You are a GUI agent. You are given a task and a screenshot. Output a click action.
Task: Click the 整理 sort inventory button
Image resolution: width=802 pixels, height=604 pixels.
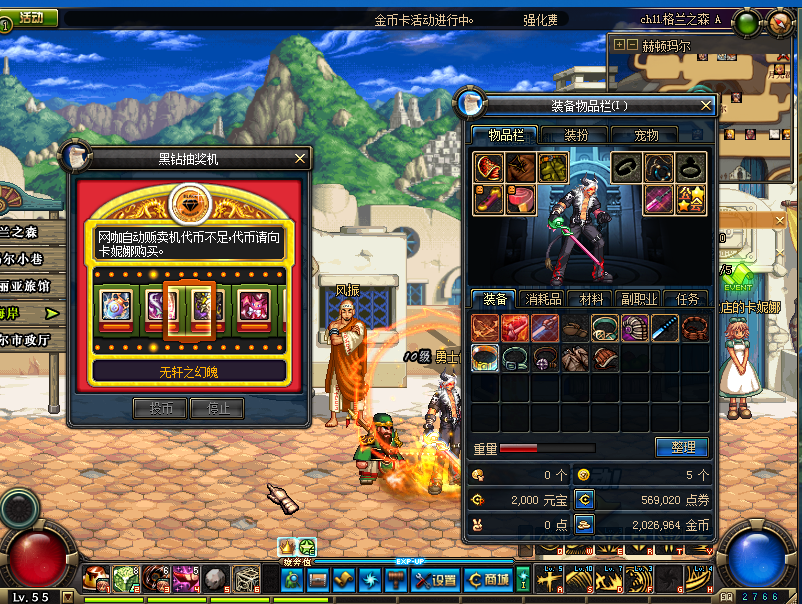coord(682,447)
